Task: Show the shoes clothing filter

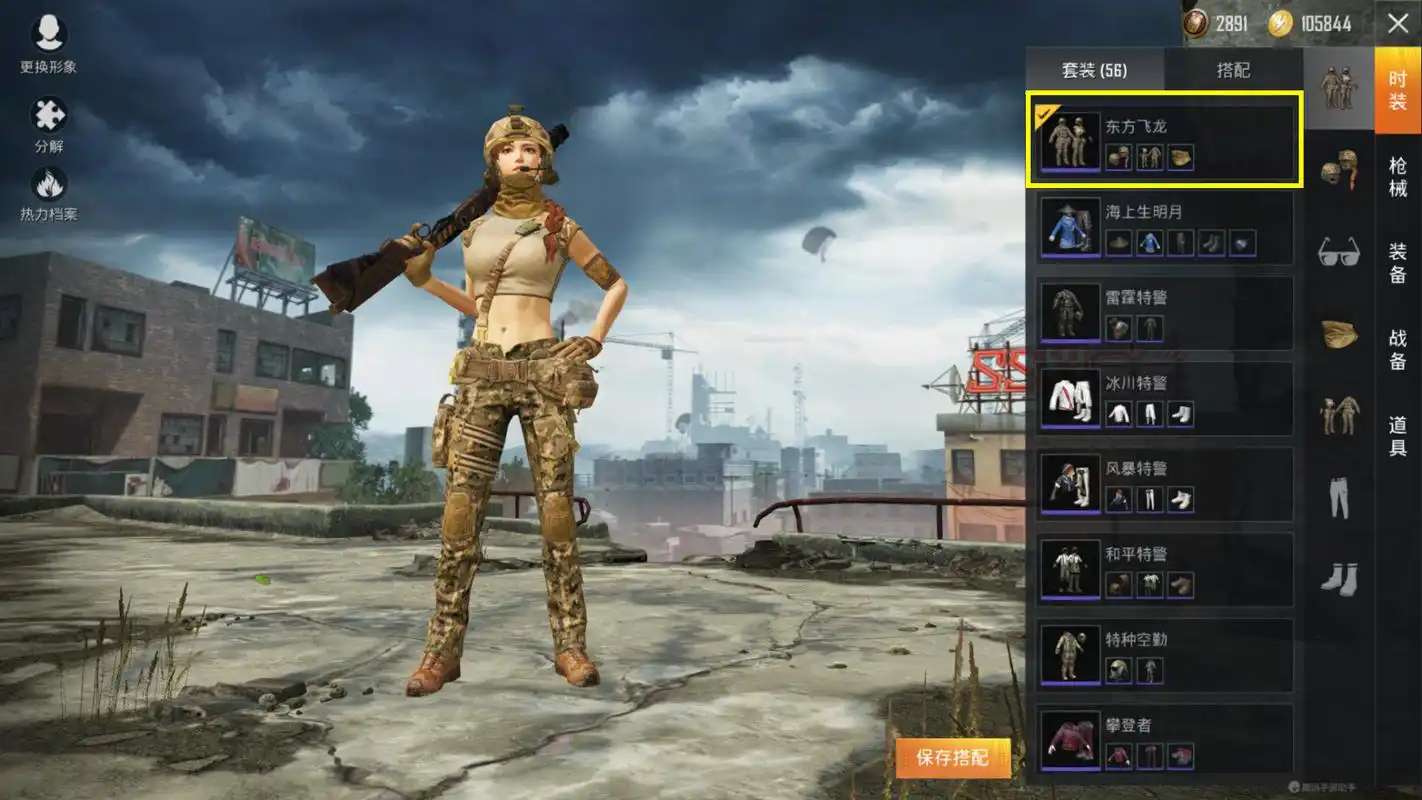Action: click(1338, 577)
